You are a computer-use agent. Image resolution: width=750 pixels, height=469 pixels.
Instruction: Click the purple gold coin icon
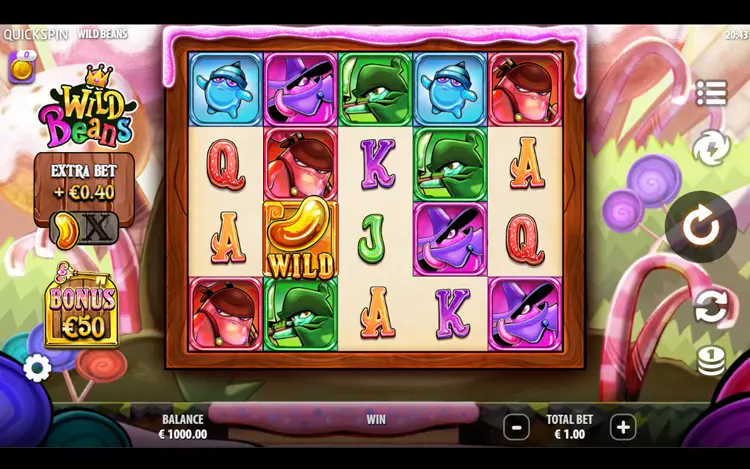(22, 67)
